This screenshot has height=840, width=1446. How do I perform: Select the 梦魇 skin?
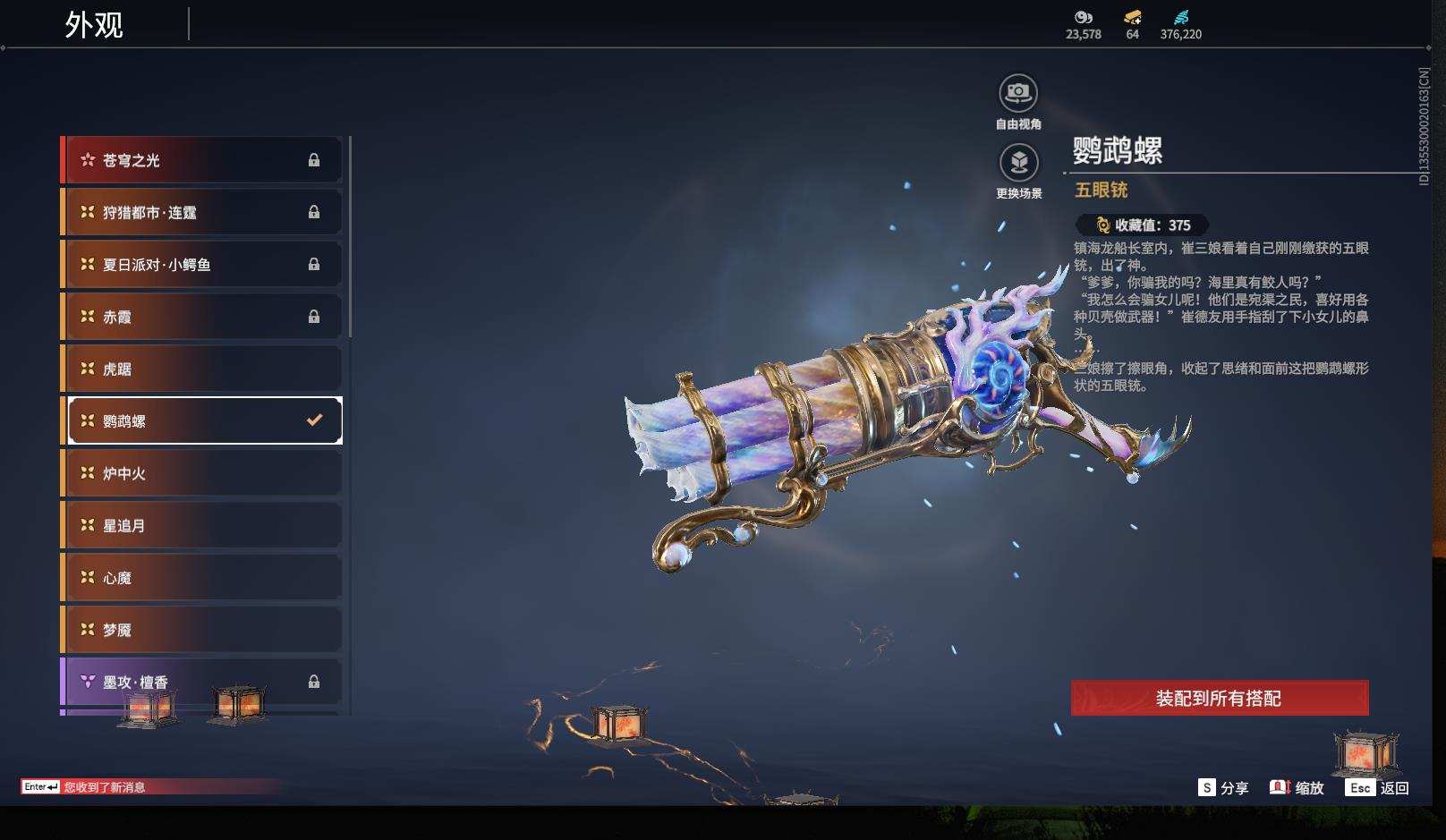201,630
